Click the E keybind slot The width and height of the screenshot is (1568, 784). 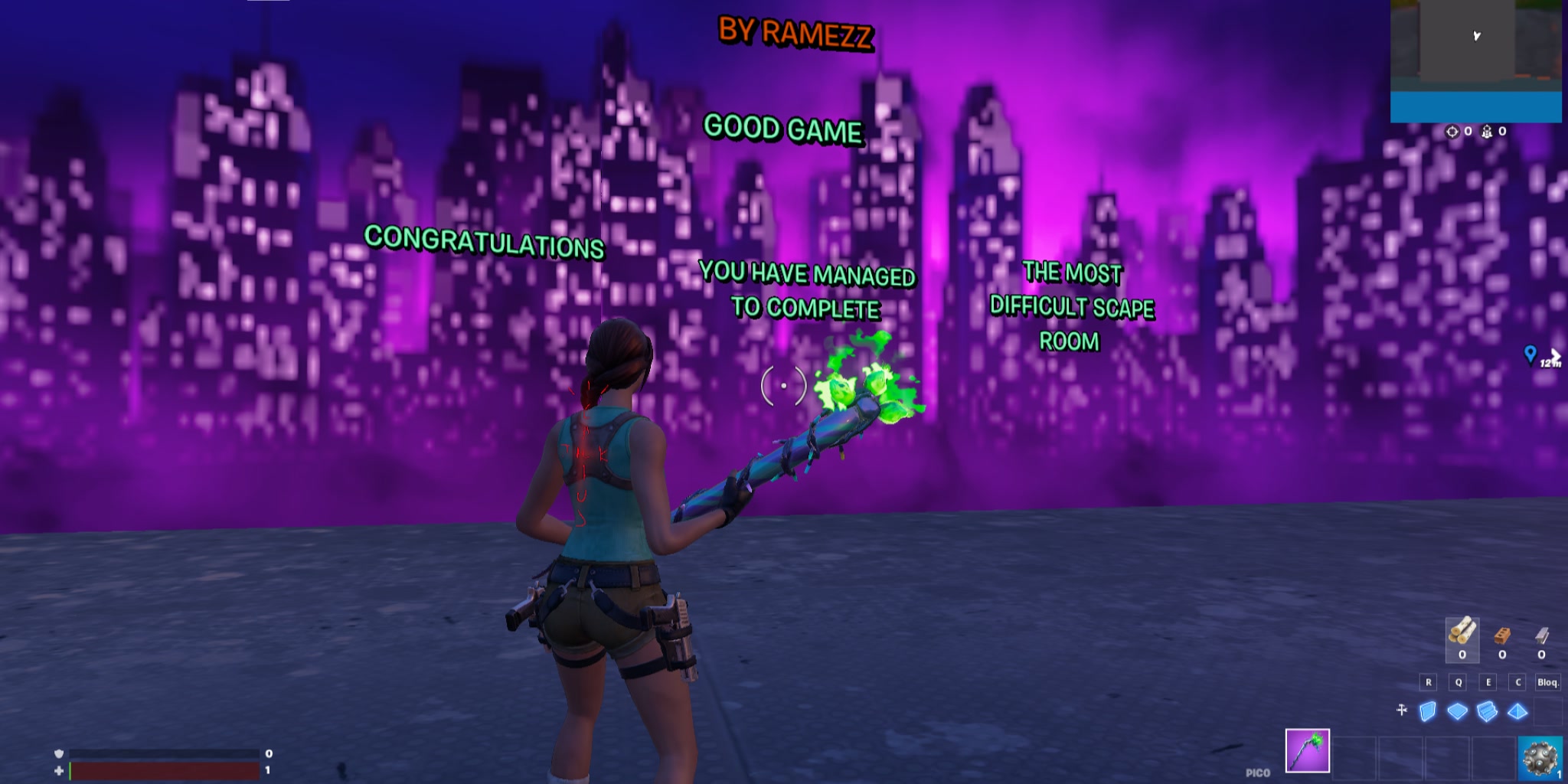point(1488,681)
